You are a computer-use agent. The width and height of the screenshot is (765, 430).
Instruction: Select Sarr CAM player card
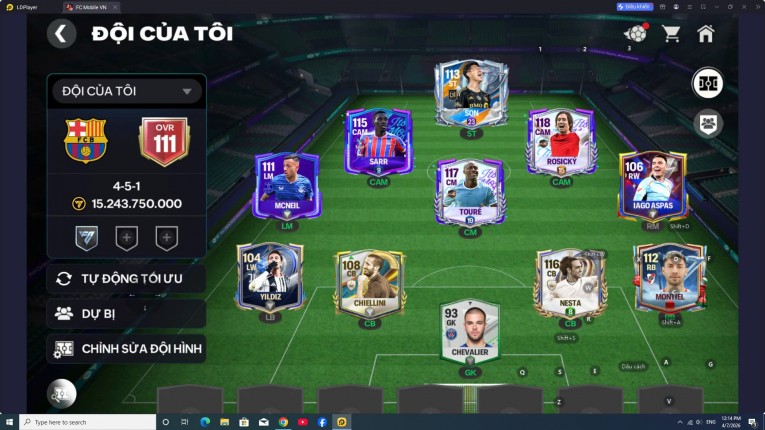point(379,141)
